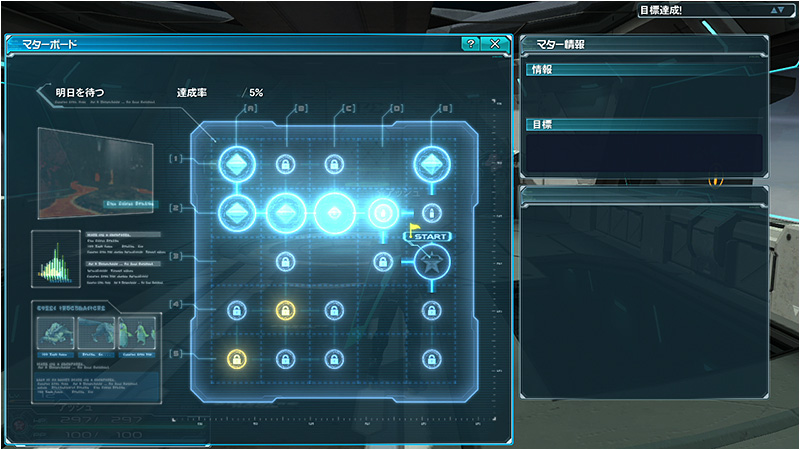Toggle the 目標達成! panel arrows
The width and height of the screenshot is (800, 450).
point(777,10)
